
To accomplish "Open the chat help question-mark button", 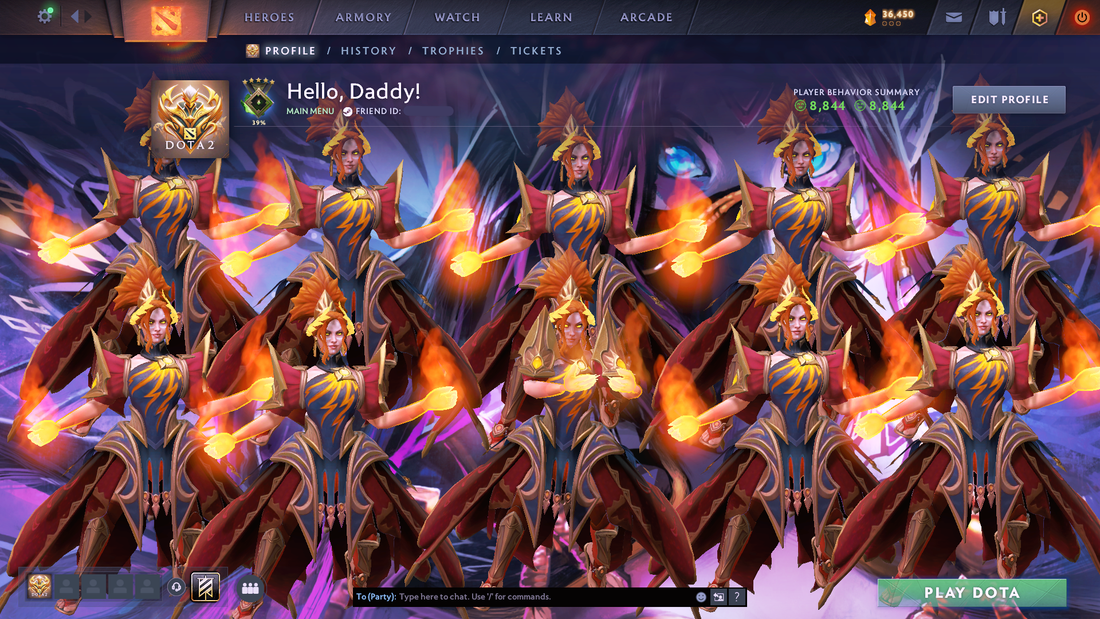I will pos(737,597).
